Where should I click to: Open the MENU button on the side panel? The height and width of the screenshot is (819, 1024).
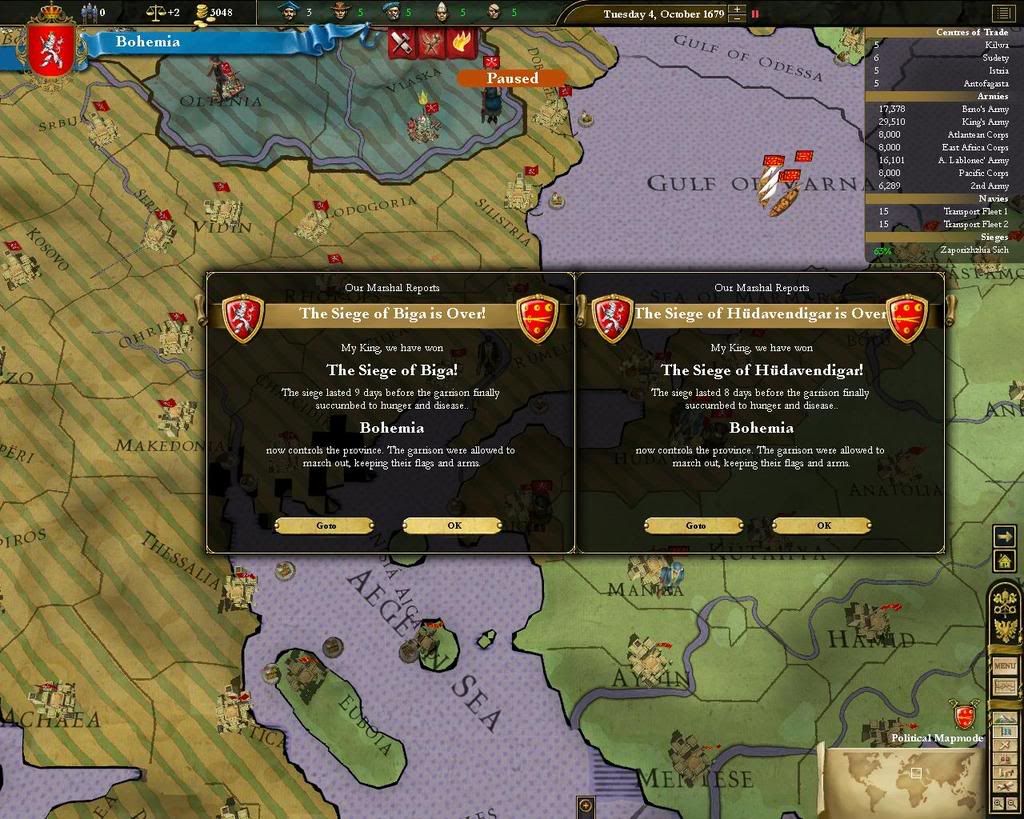point(1004,665)
